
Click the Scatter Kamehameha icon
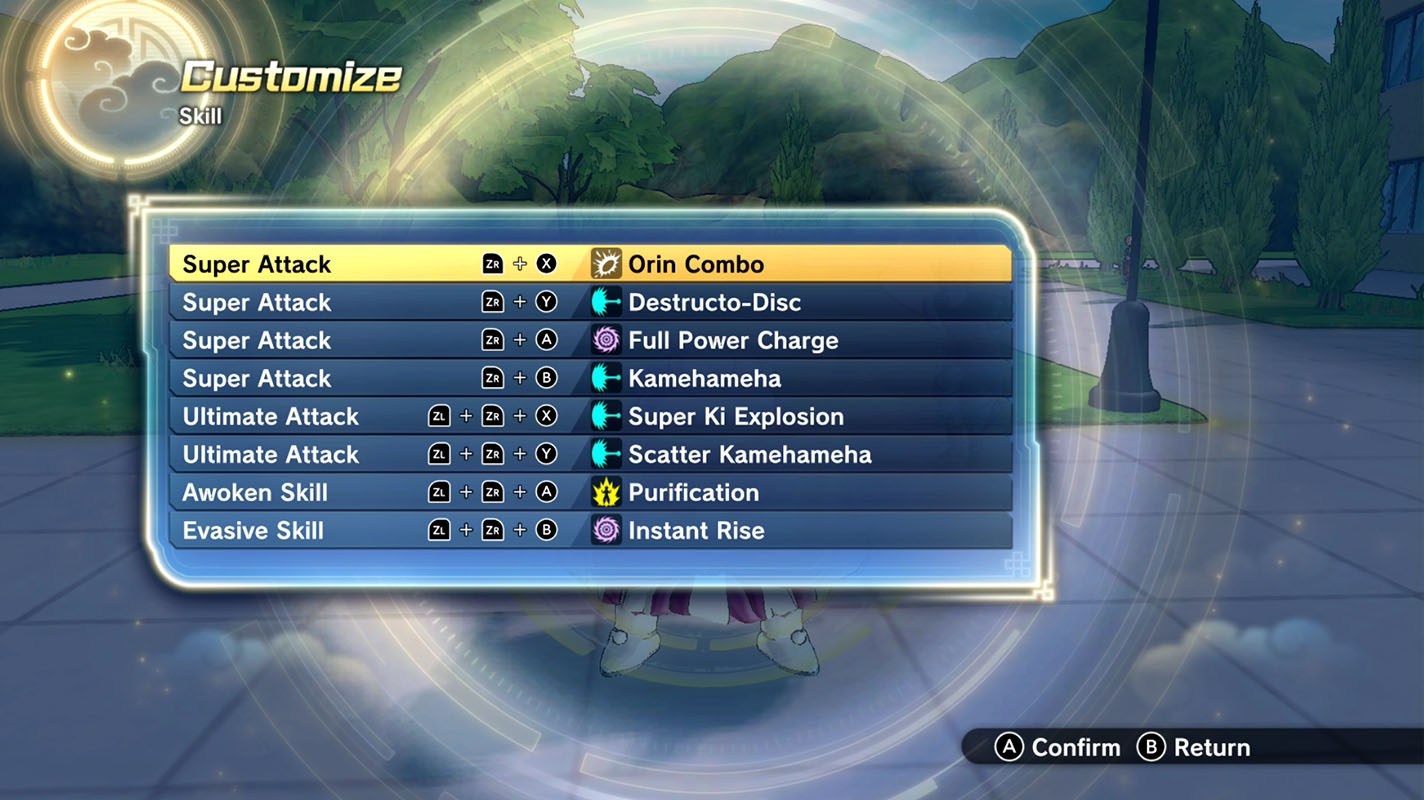[607, 454]
